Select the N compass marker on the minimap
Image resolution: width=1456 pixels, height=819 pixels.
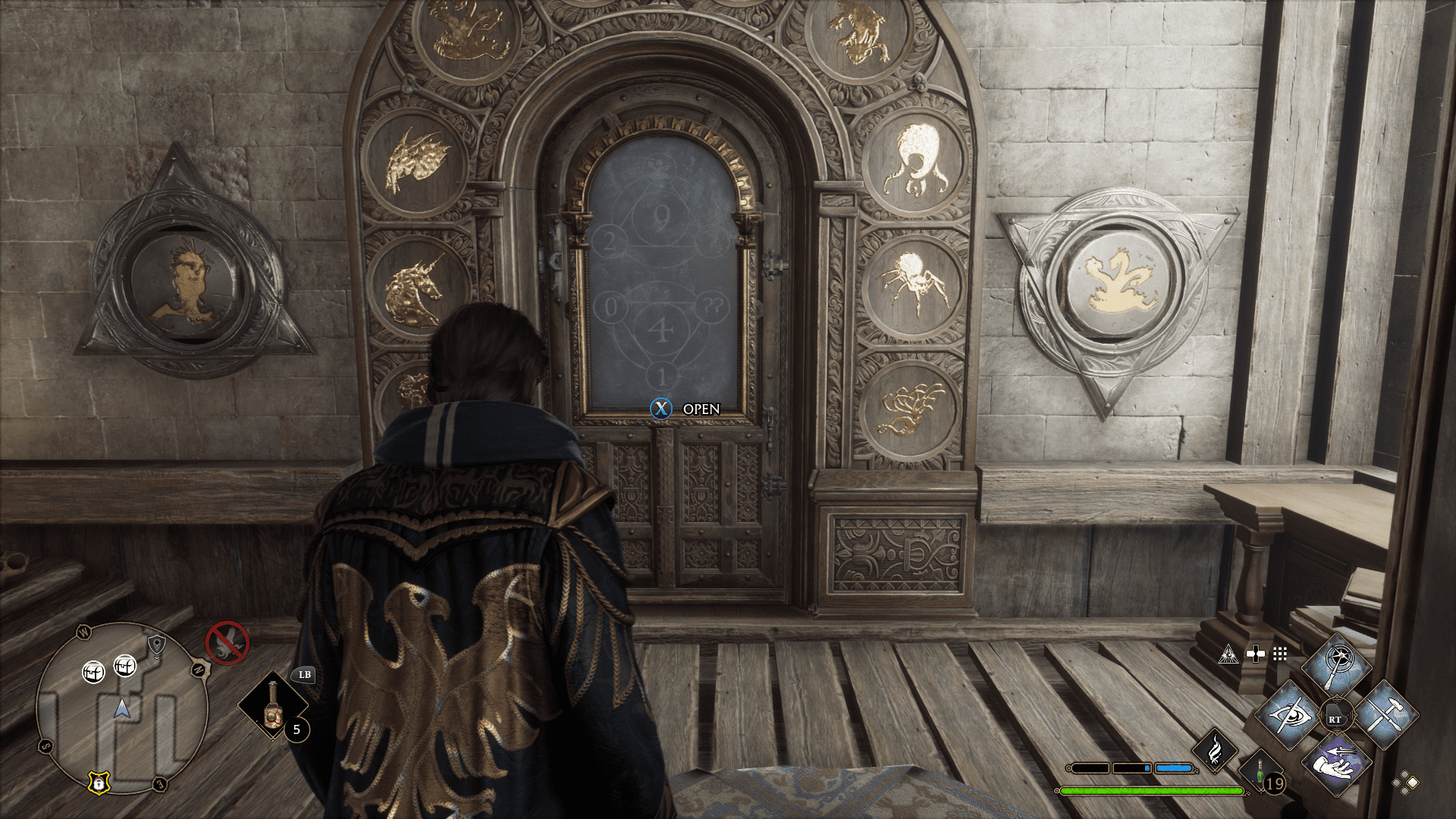199,668
